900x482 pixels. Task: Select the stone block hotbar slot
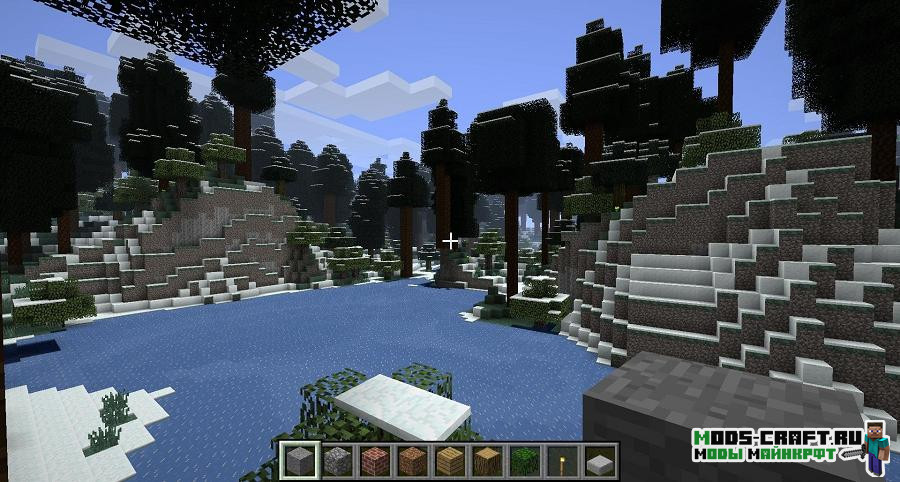pyautogui.click(x=298, y=461)
